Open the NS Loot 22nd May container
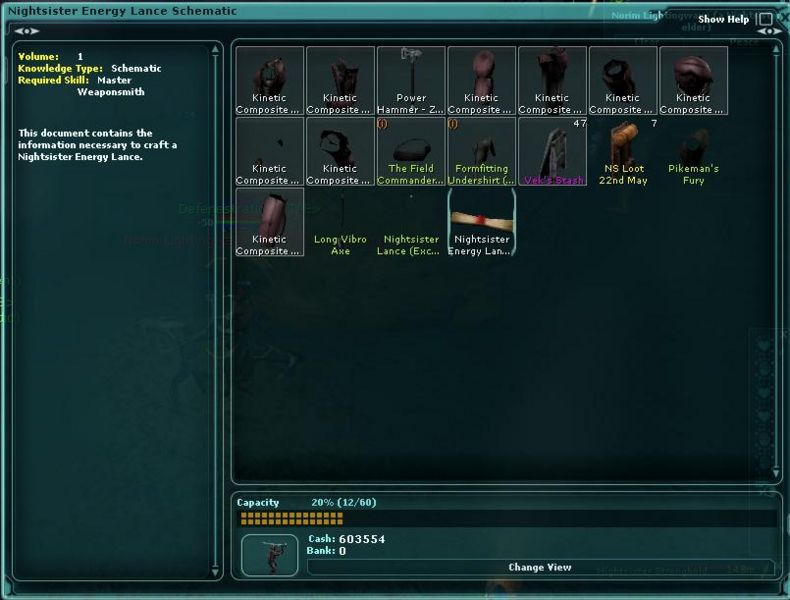 (623, 151)
